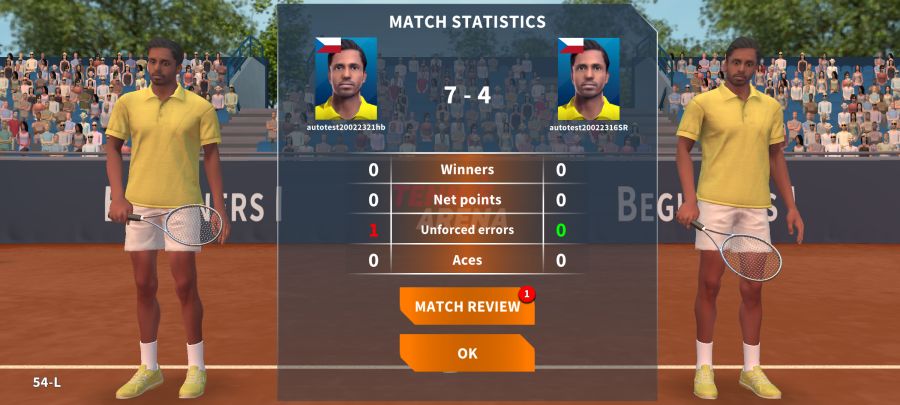The width and height of the screenshot is (900, 405).
Task: Select autotest20022316SR player portrait
Action: (588, 79)
